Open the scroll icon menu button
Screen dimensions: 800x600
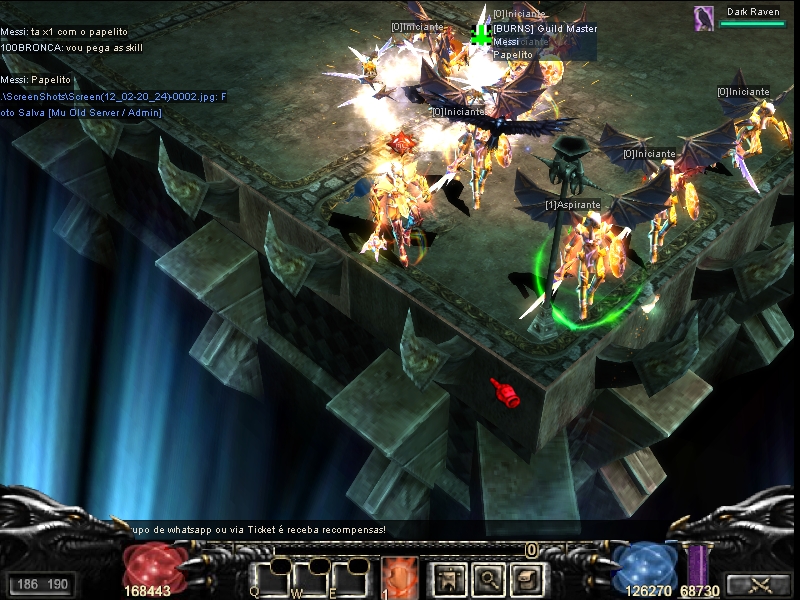[527, 578]
